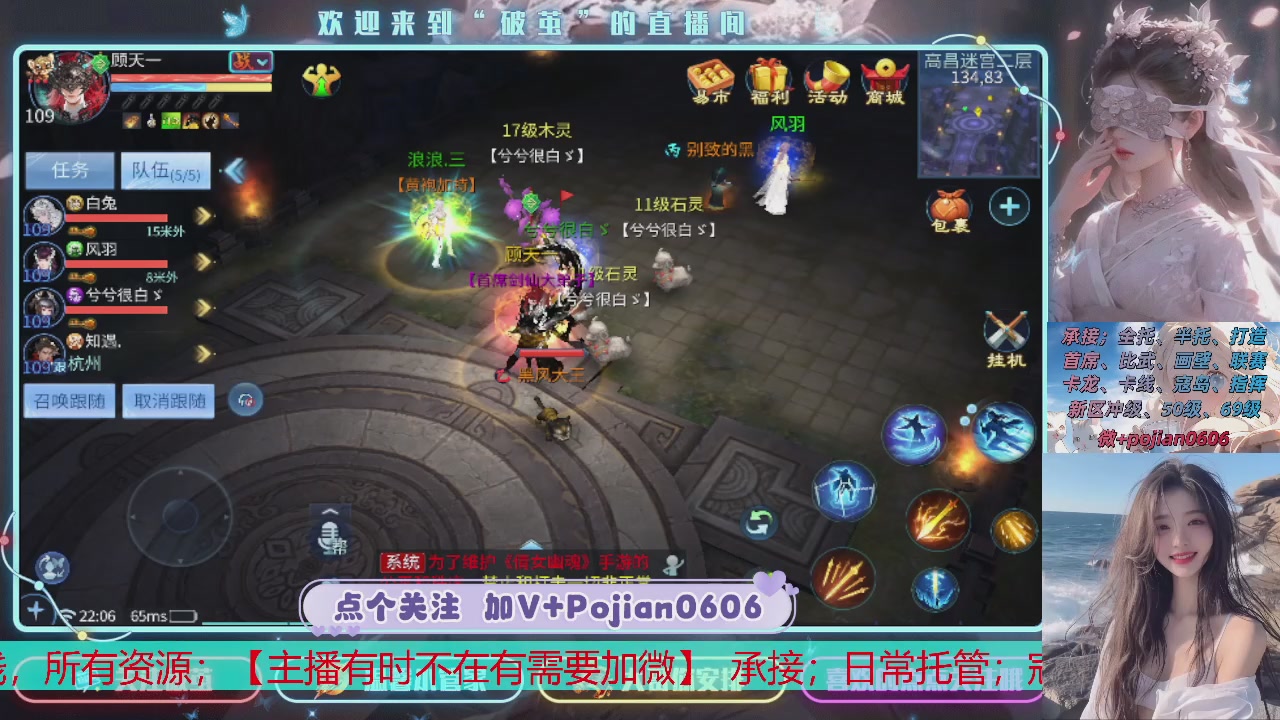Open the 易市 marketplace icon
1280x720 pixels.
710,82
